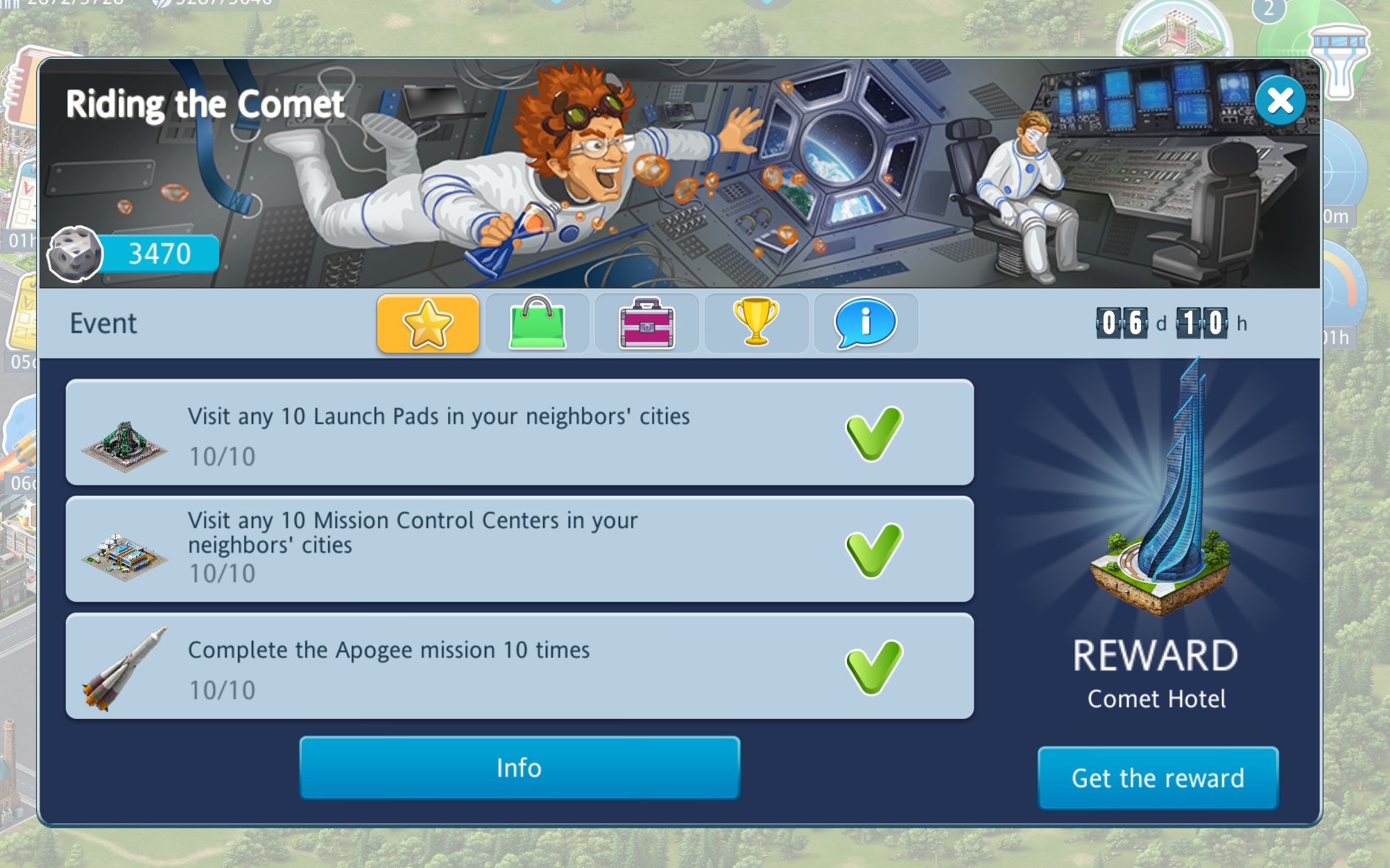Close the Riding the Comet window
The width and height of the screenshot is (1390, 868).
tap(1280, 101)
